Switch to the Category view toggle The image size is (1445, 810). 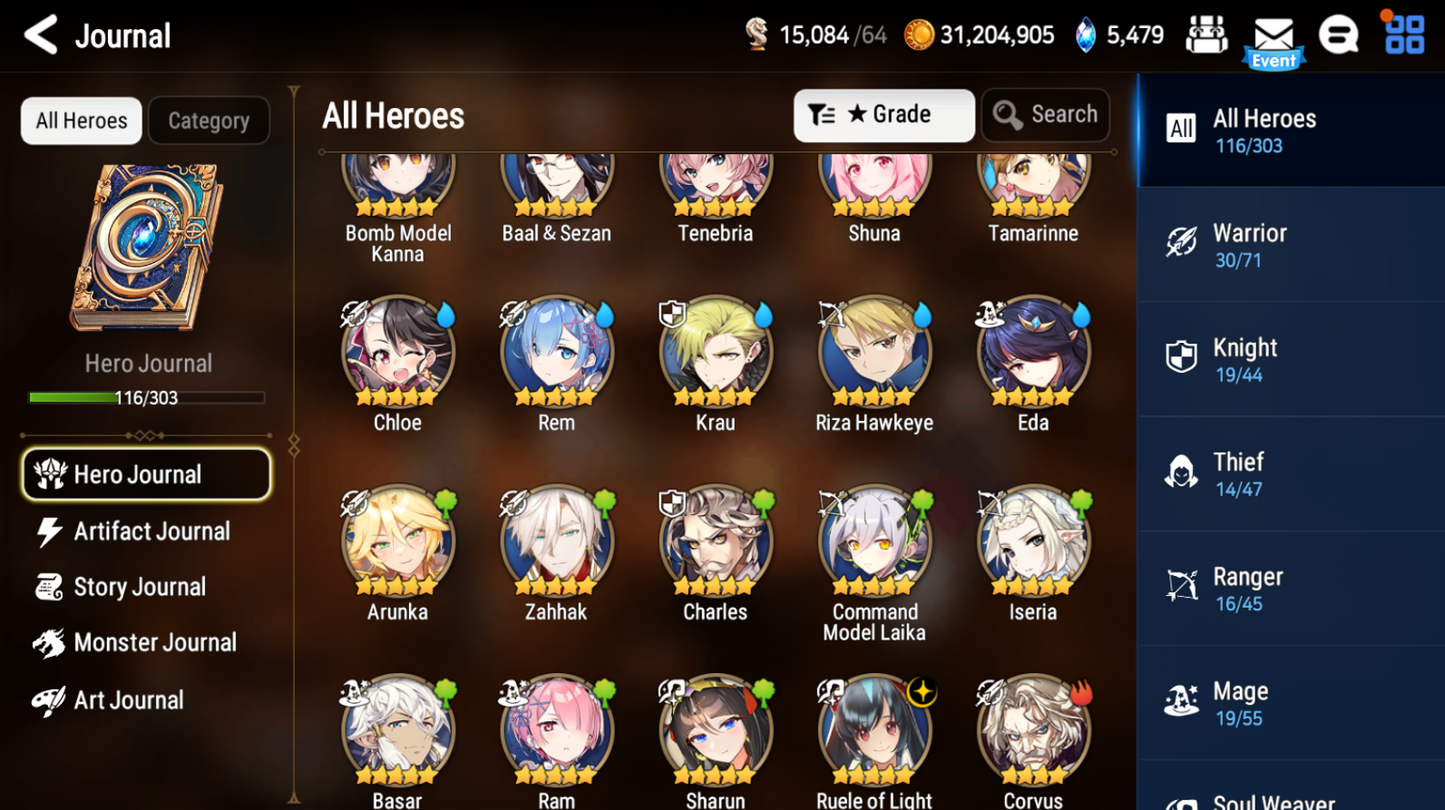pyautogui.click(x=208, y=120)
